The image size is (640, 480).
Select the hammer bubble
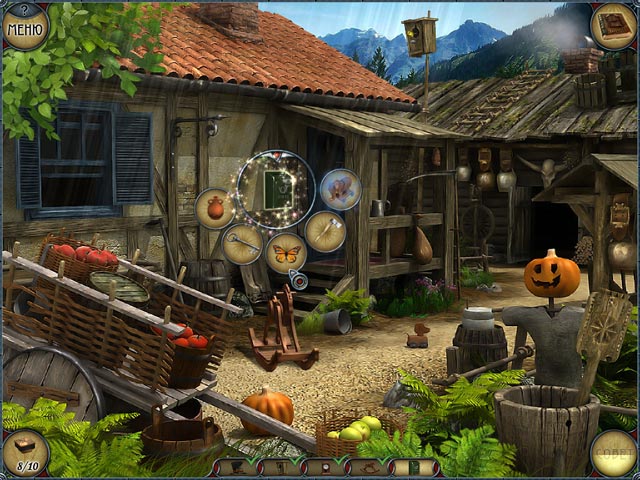(x=325, y=230)
